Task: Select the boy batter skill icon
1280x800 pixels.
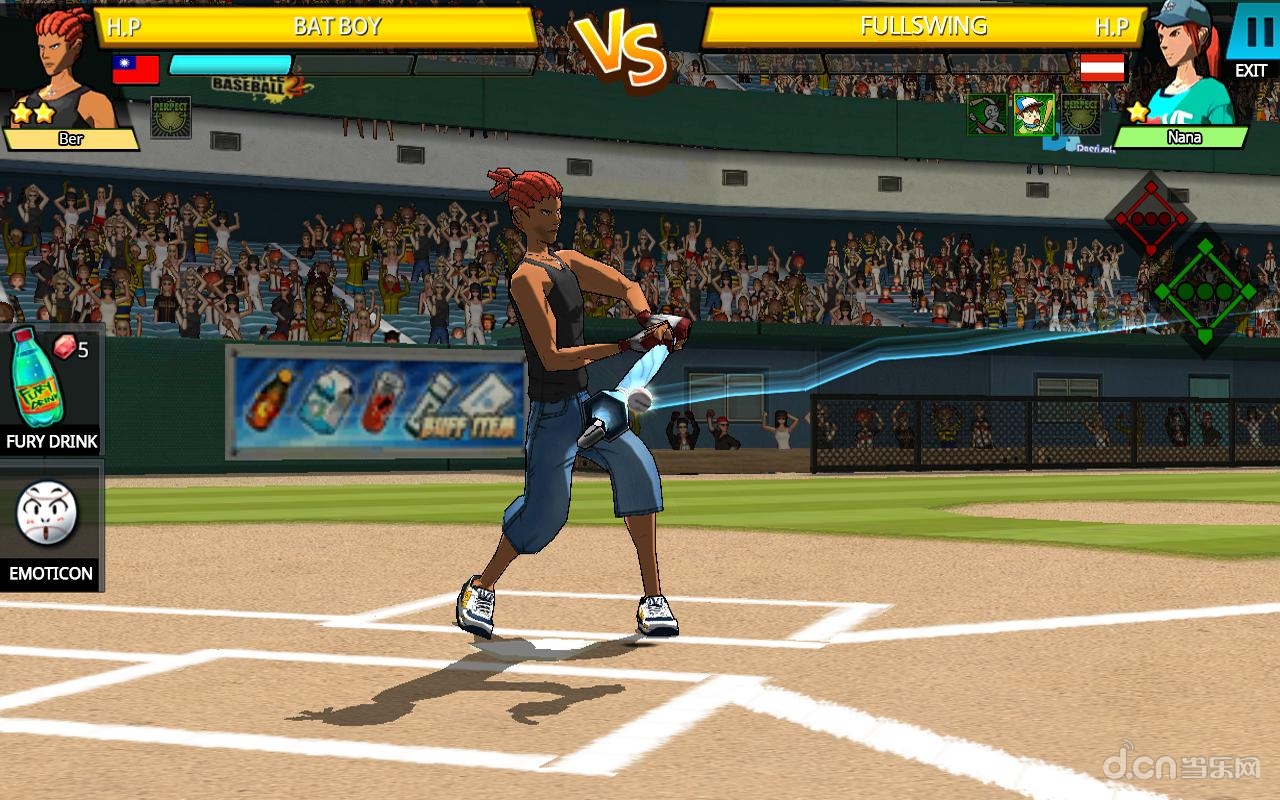Action: pyautogui.click(x=1033, y=115)
